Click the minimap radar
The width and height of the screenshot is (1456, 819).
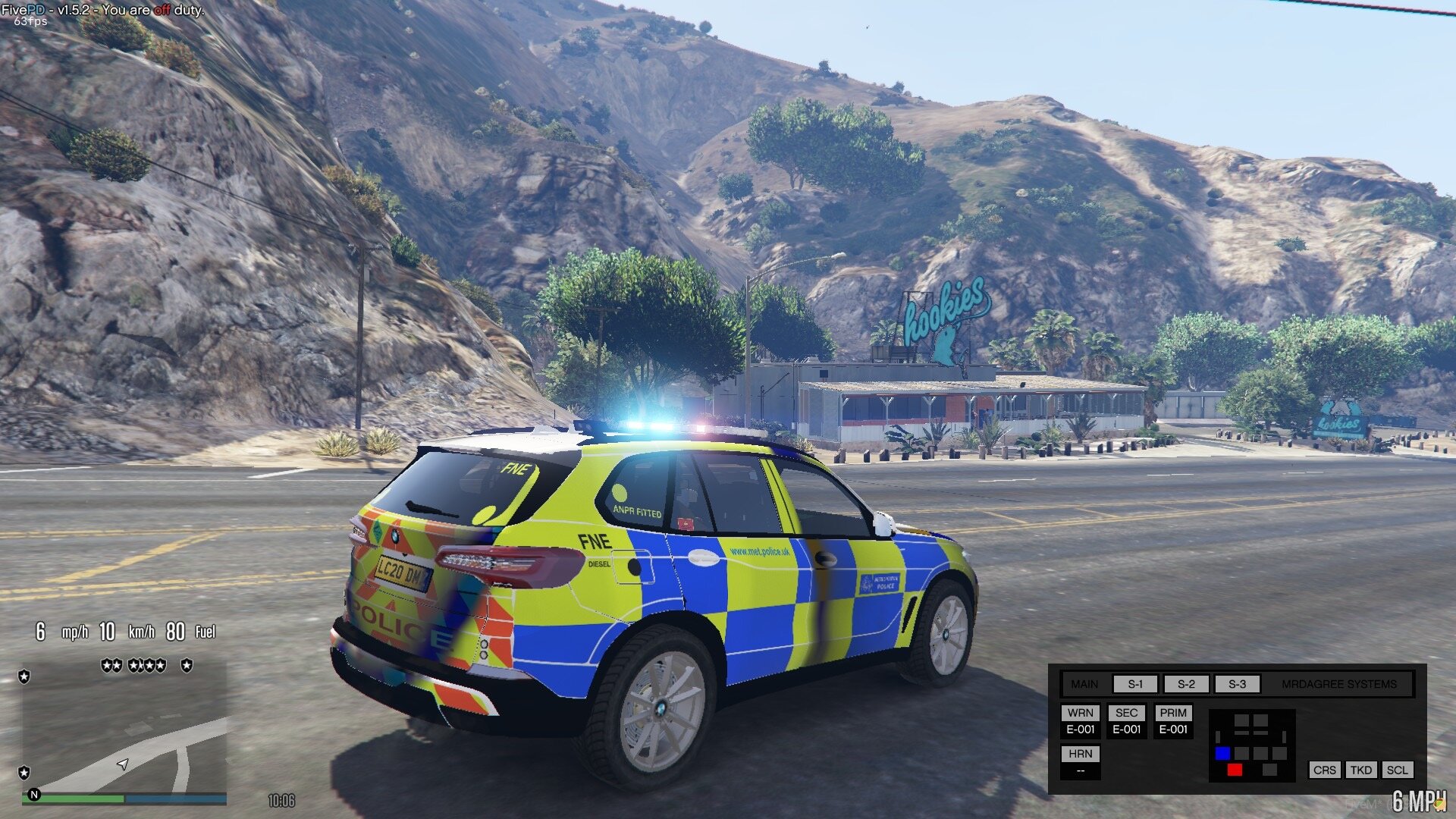(125, 728)
